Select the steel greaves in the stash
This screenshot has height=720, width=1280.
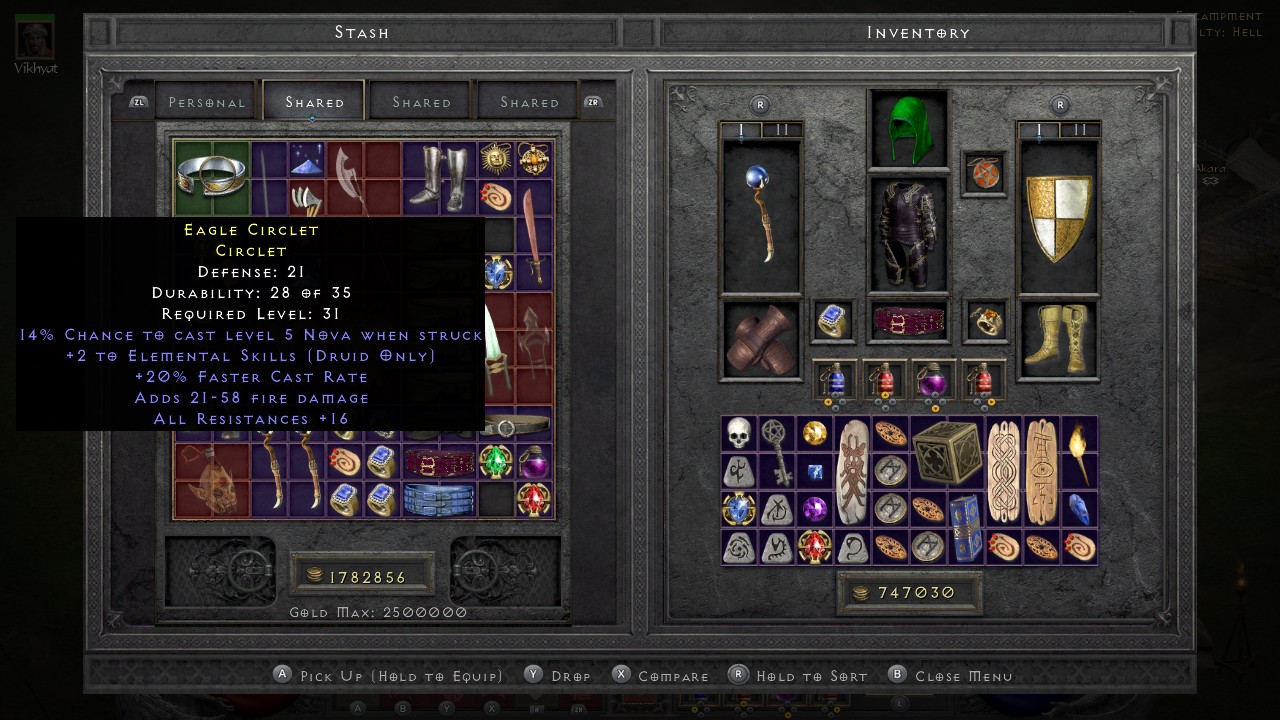tap(440, 178)
